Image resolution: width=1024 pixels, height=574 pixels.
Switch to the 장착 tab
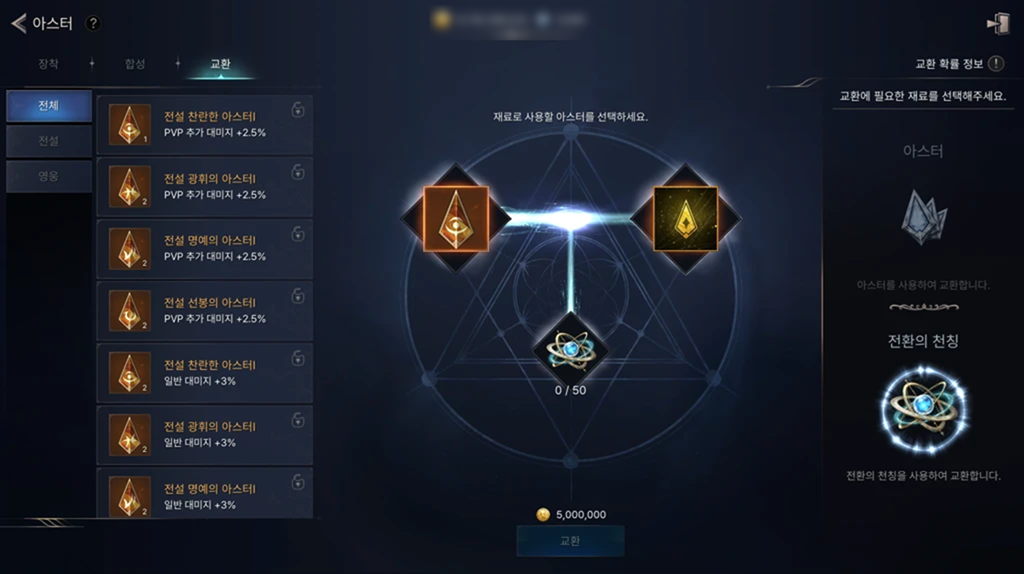tap(48, 64)
